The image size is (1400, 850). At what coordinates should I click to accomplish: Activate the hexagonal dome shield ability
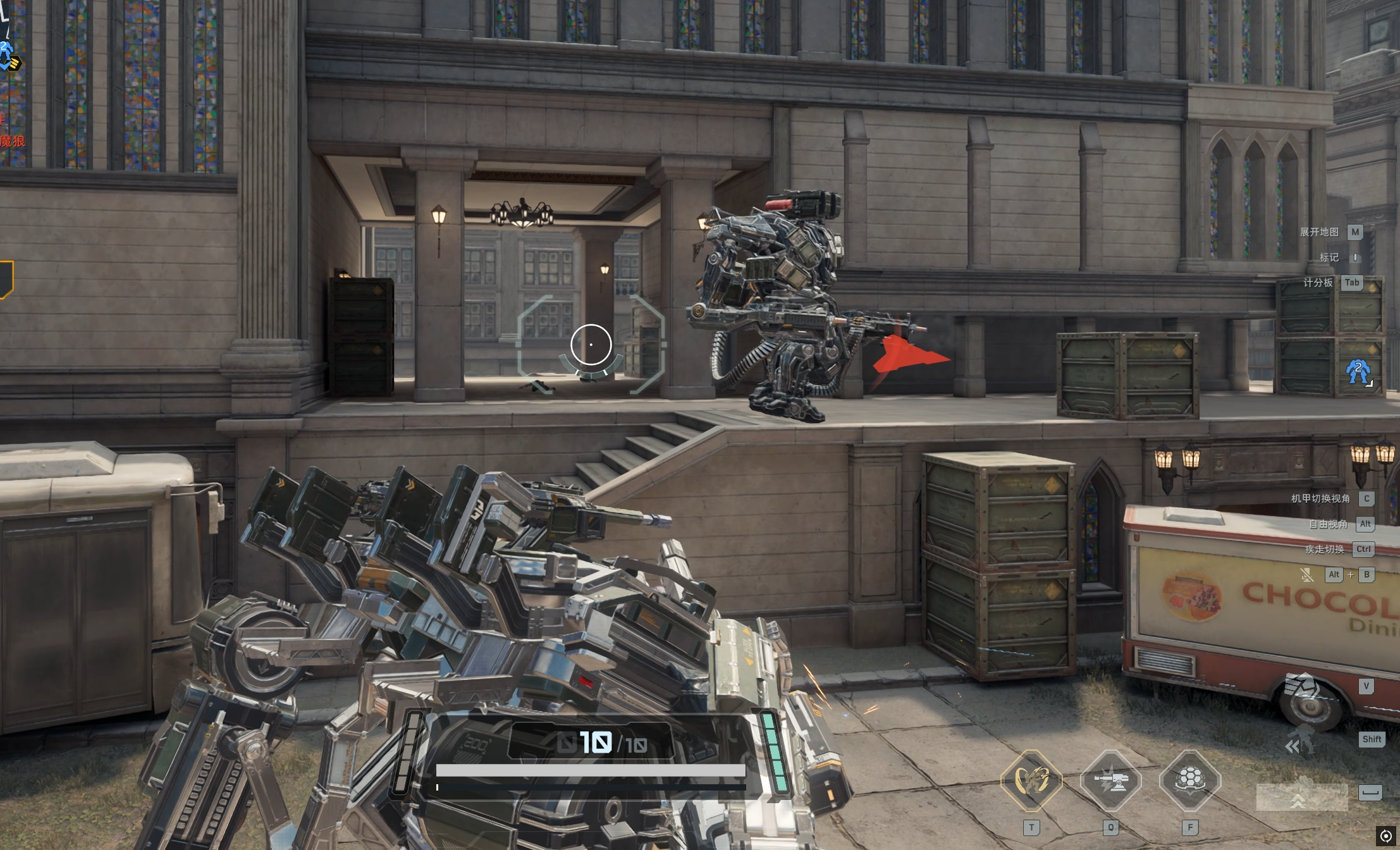(x=1189, y=780)
